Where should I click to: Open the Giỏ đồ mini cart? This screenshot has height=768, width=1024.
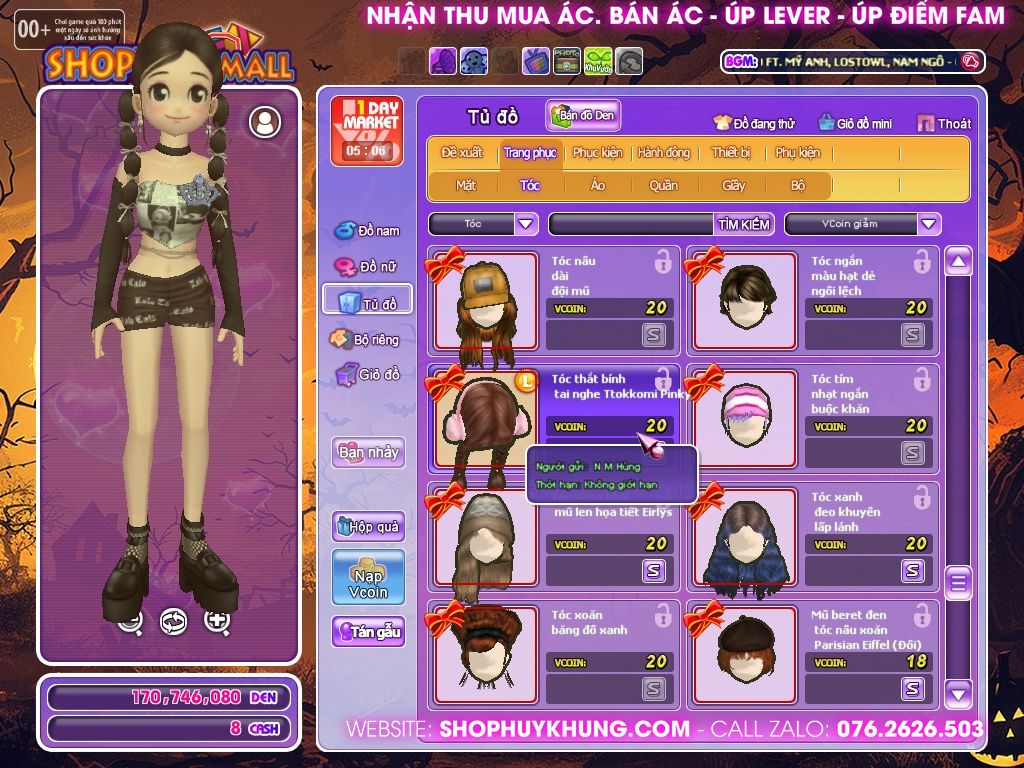click(853, 124)
